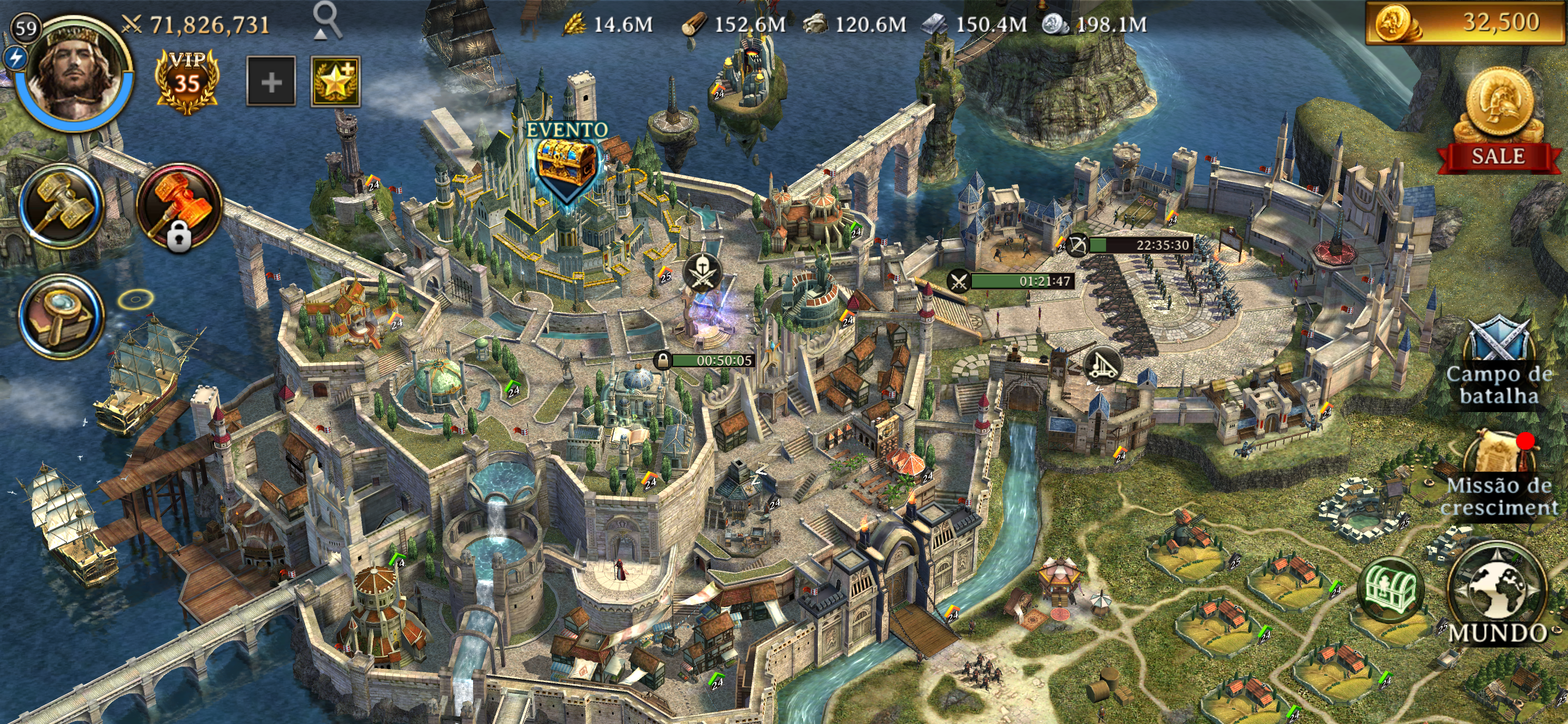The height and width of the screenshot is (724, 1568).
Task: Open the hero portrait profile
Action: pos(74,72)
